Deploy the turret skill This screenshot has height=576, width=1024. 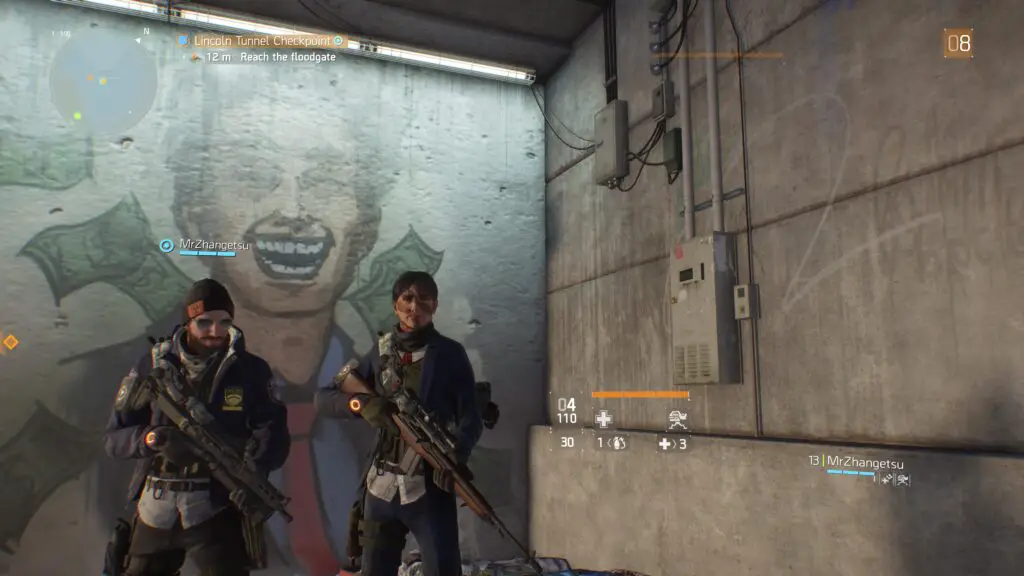676,420
